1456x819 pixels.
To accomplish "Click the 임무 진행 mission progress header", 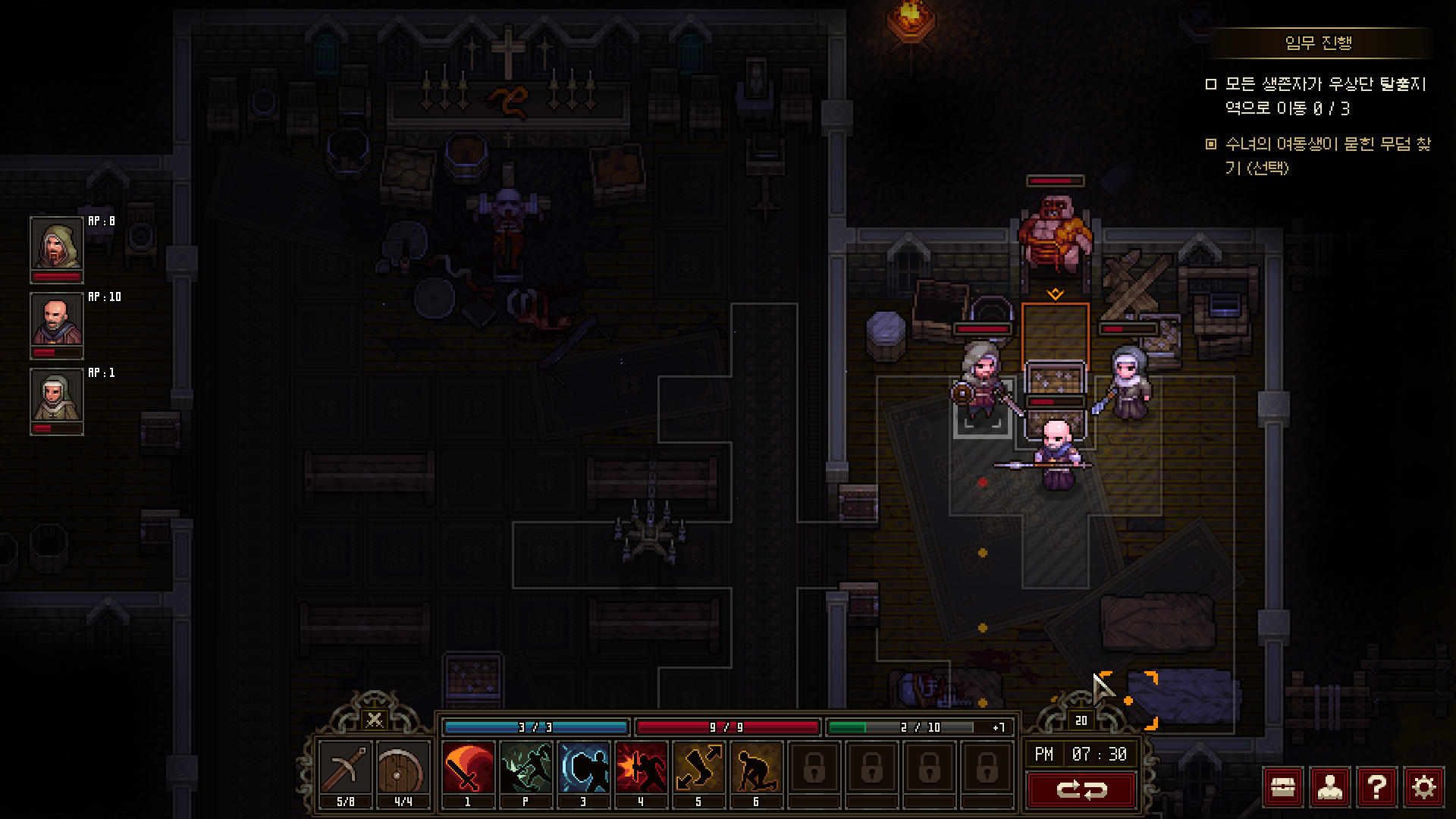I will pos(1318,43).
